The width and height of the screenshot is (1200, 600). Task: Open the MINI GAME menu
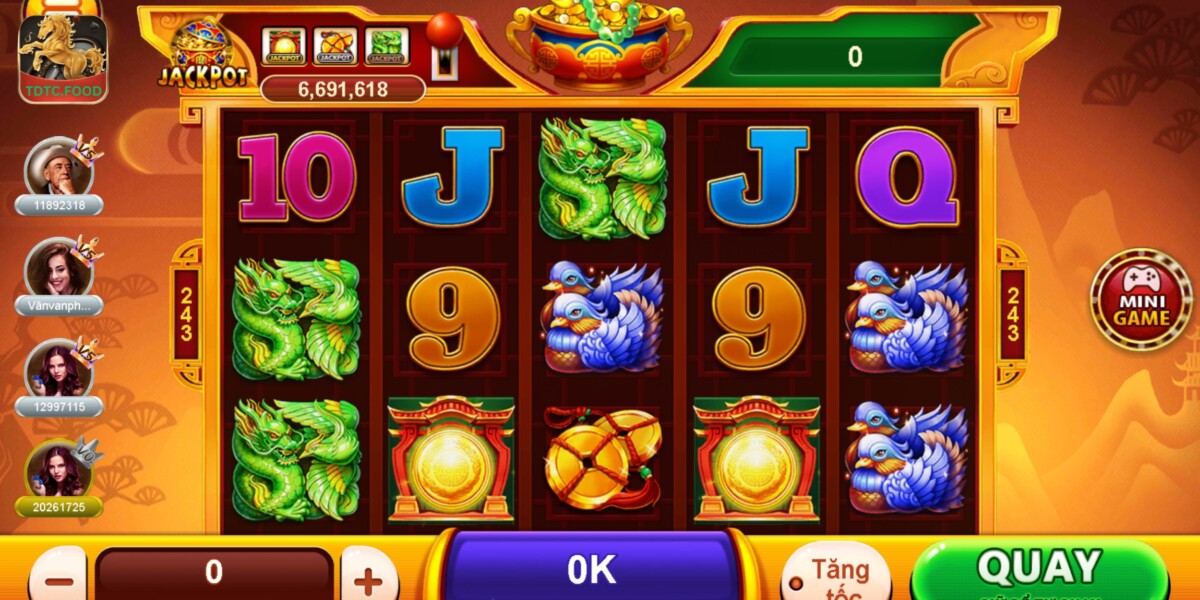coord(1140,300)
